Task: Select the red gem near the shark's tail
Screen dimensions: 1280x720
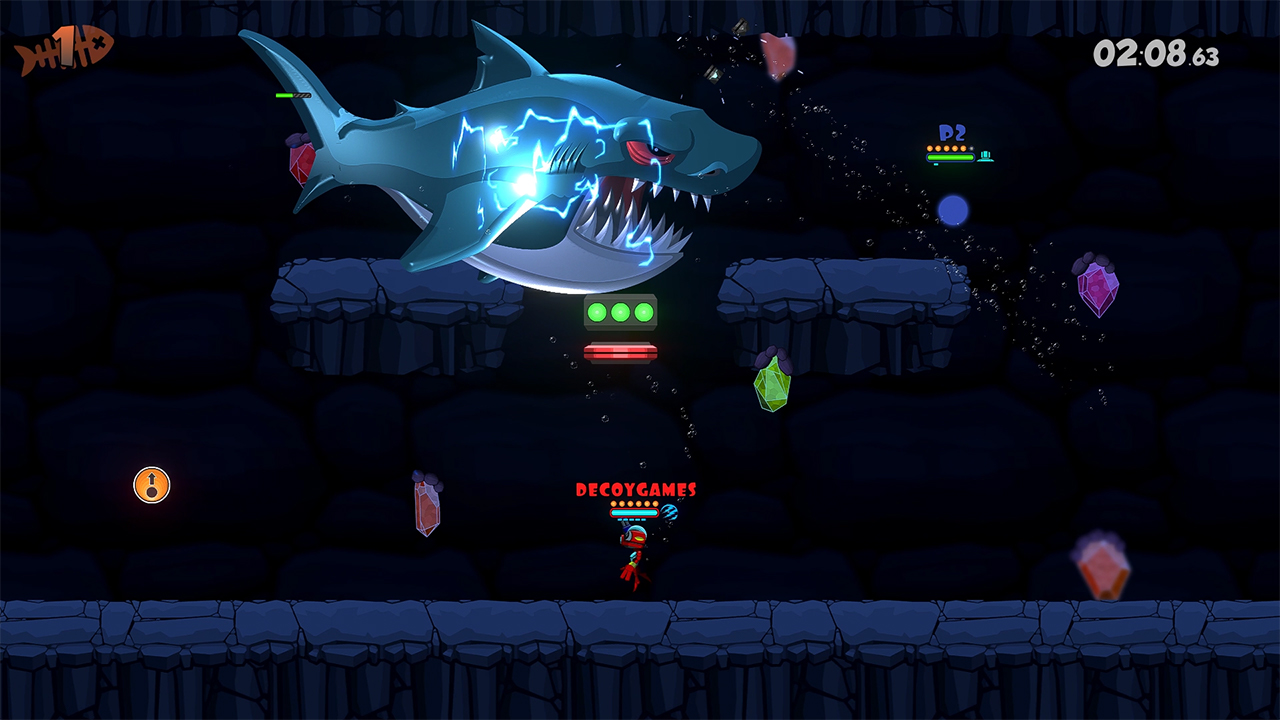Action: tap(303, 162)
